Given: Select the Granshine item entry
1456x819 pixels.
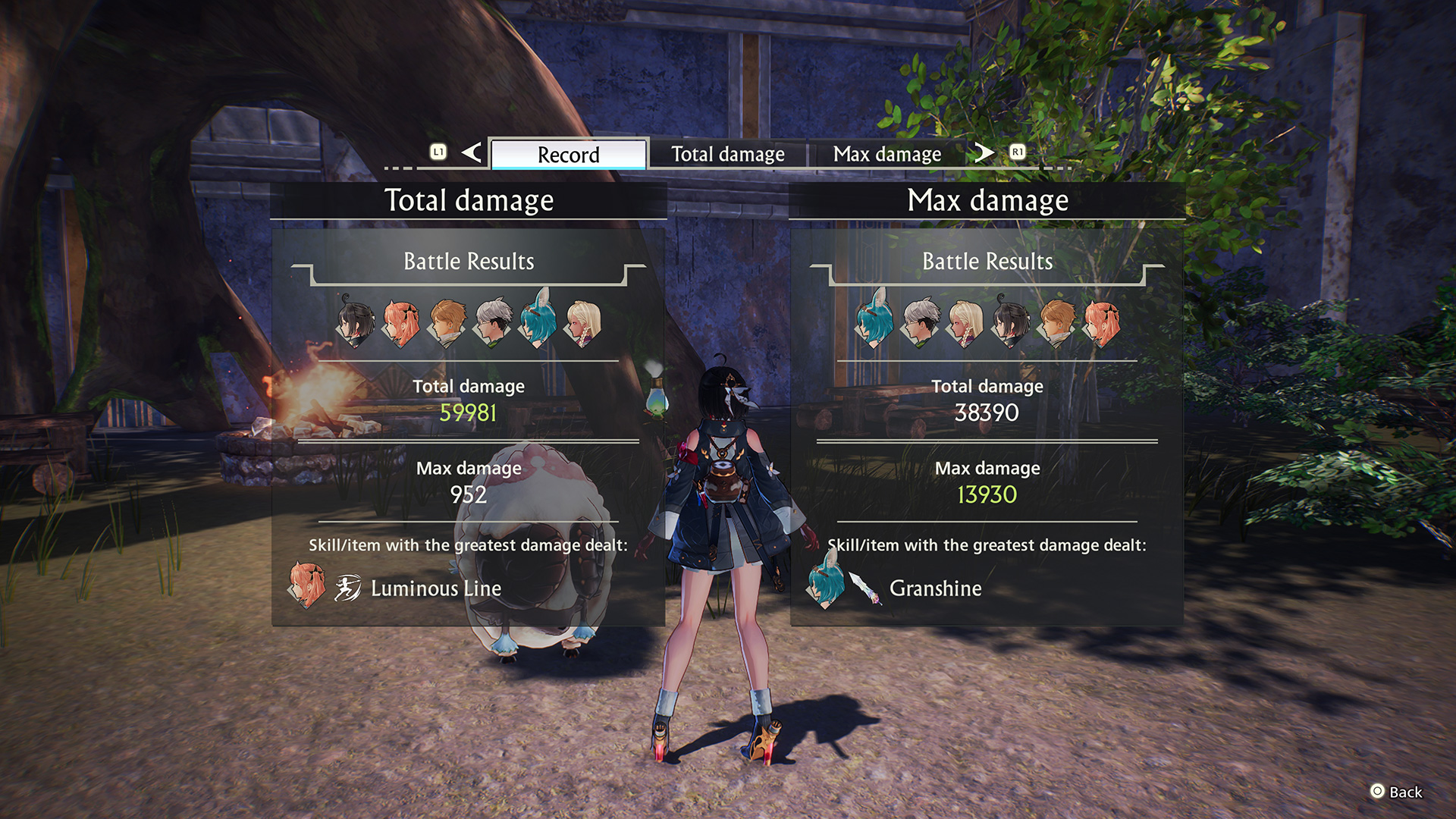Looking at the screenshot, I should 934,588.
